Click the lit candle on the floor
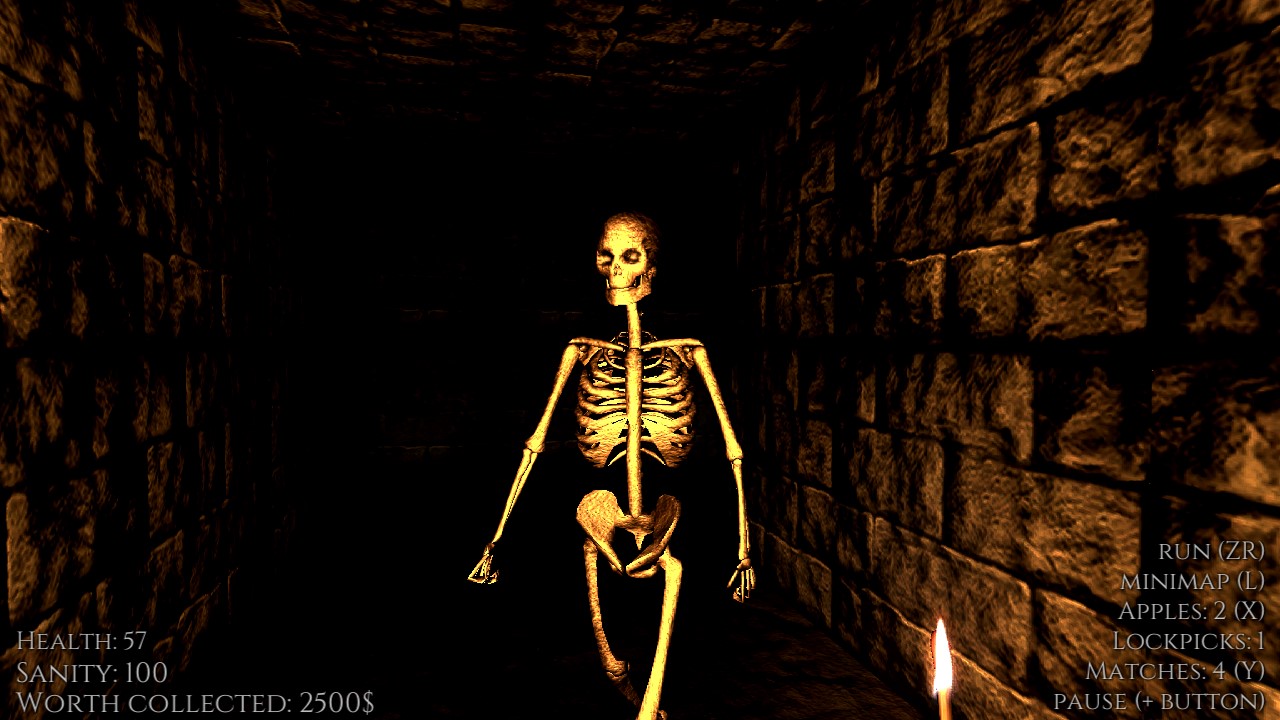This screenshot has height=720, width=1280. tap(944, 665)
